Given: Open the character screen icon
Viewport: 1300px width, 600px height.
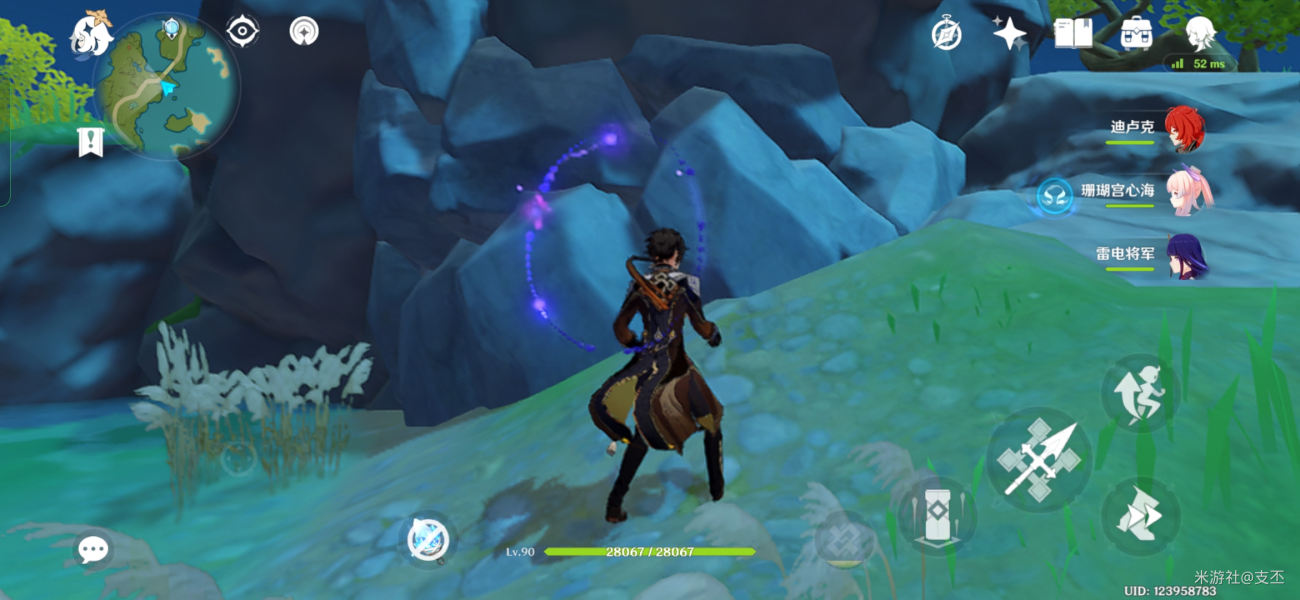Looking at the screenshot, I should (x=1199, y=33).
